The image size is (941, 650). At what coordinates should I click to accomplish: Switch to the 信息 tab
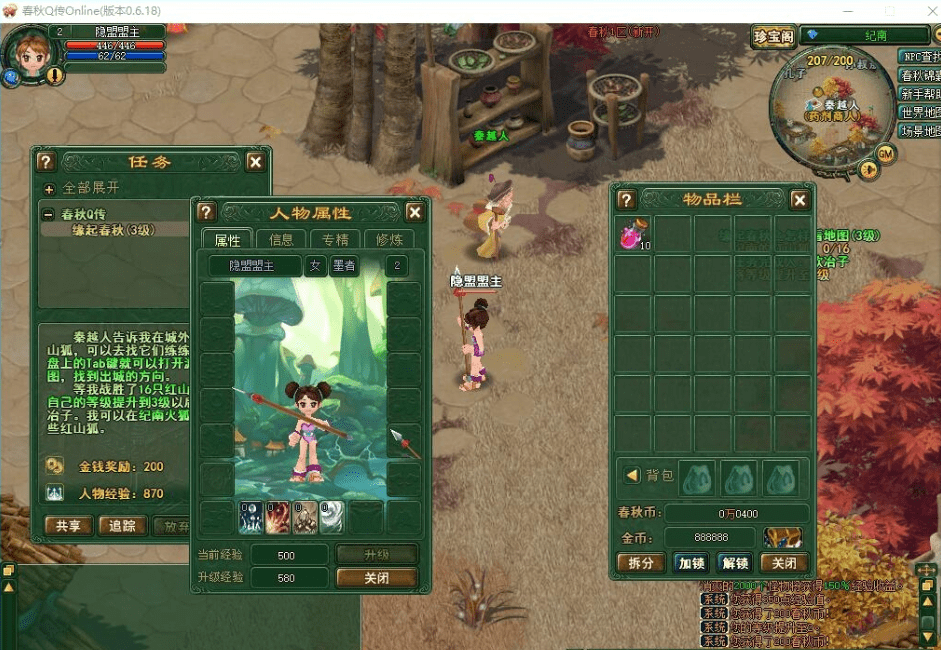pyautogui.click(x=281, y=239)
